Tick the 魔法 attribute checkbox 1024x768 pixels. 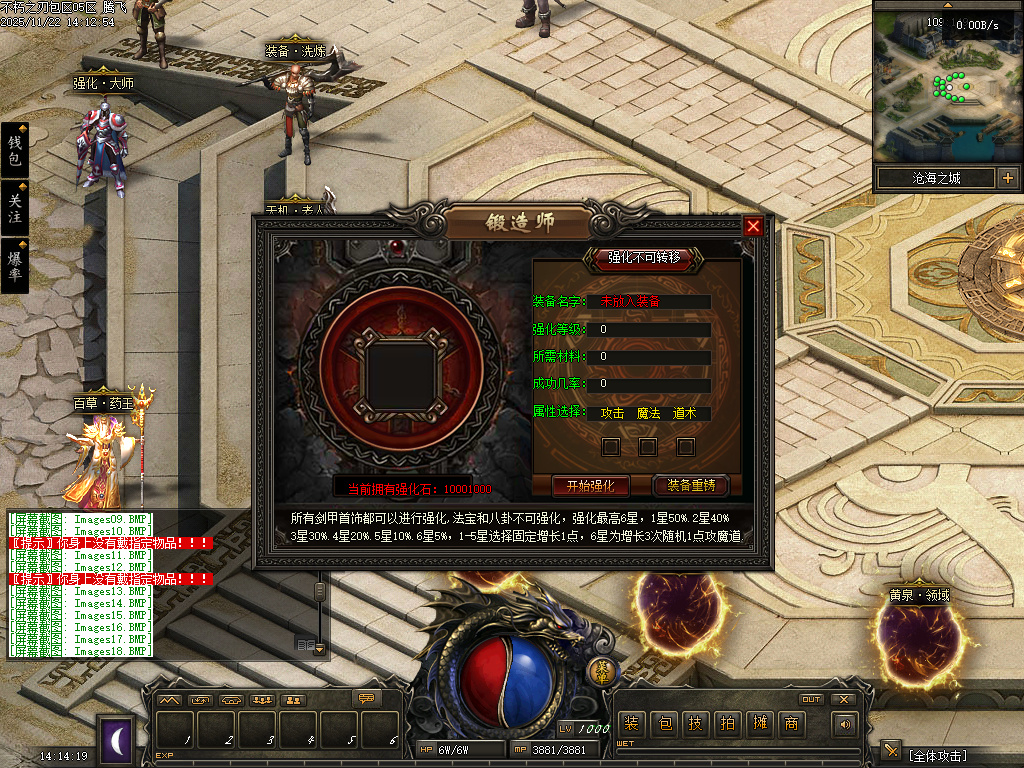click(x=648, y=446)
